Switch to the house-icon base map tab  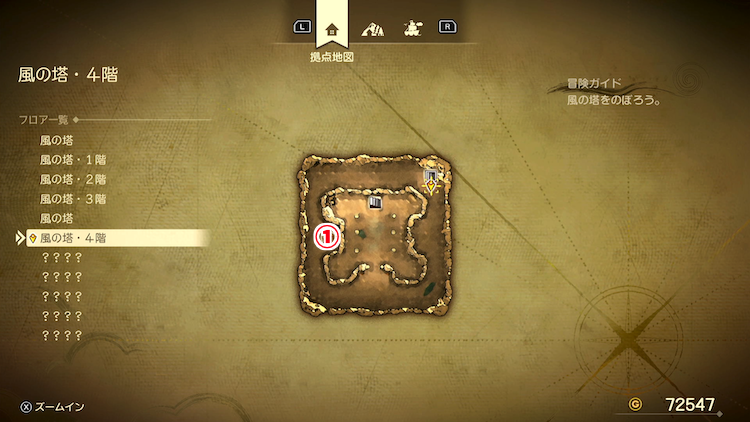click(332, 28)
